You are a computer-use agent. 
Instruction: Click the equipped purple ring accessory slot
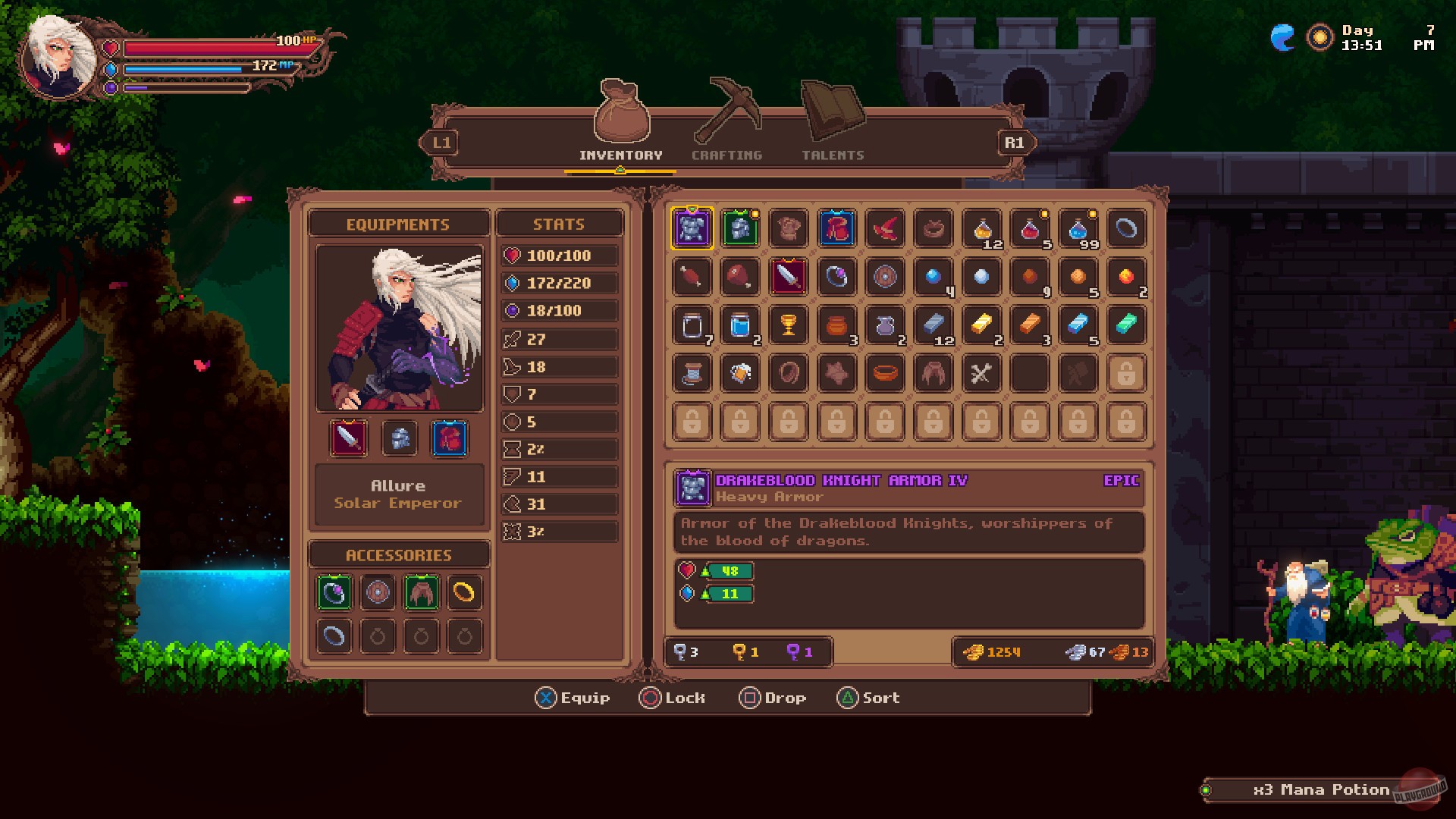334,594
